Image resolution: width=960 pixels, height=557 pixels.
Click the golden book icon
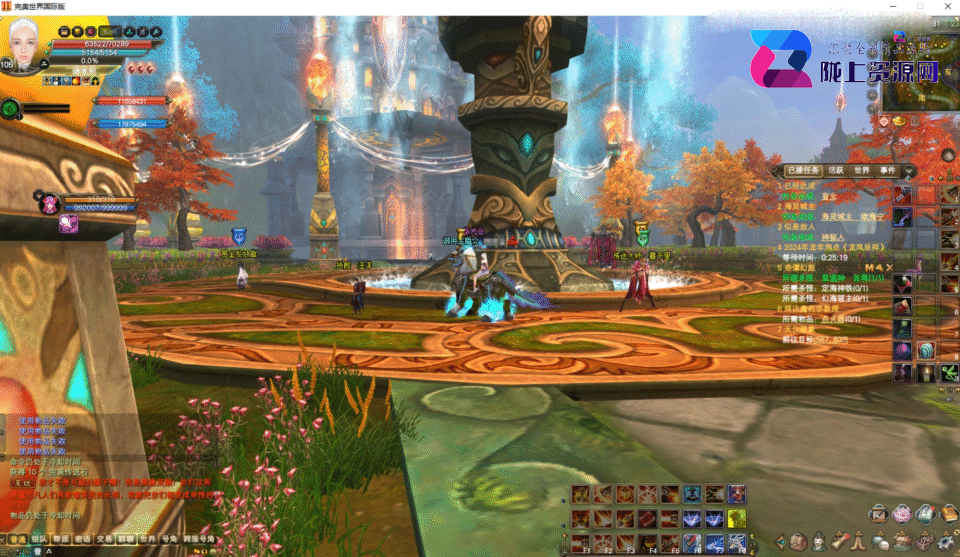946,513
